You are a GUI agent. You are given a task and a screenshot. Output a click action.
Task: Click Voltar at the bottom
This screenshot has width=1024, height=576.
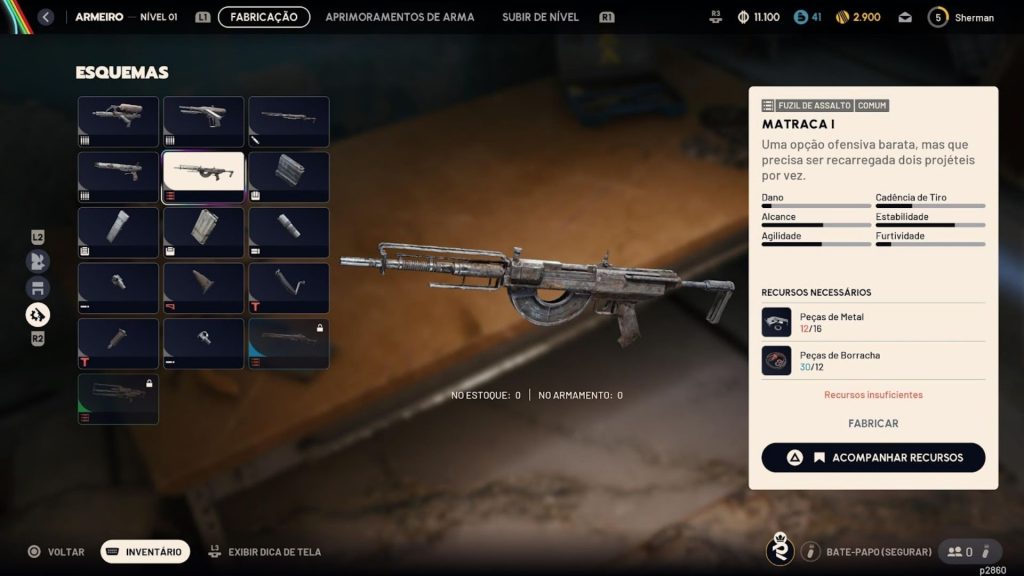point(57,552)
